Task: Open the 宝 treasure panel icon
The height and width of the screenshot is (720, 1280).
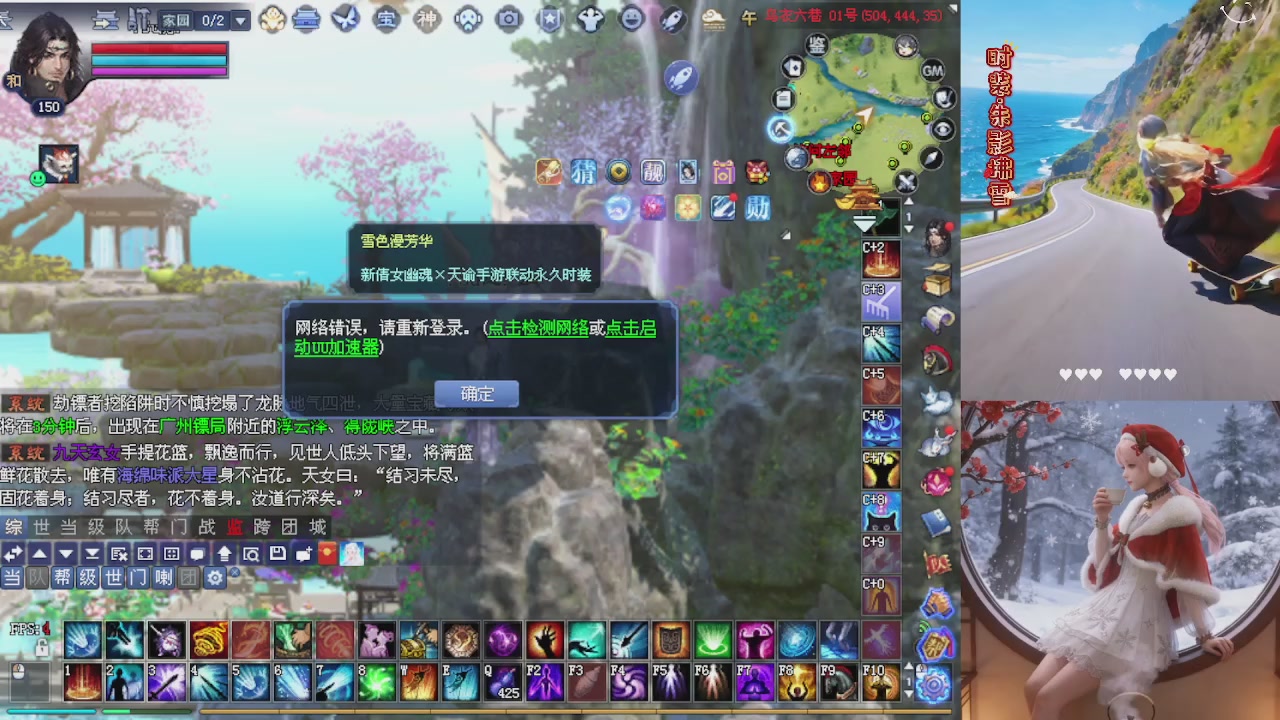Action: tap(385, 17)
